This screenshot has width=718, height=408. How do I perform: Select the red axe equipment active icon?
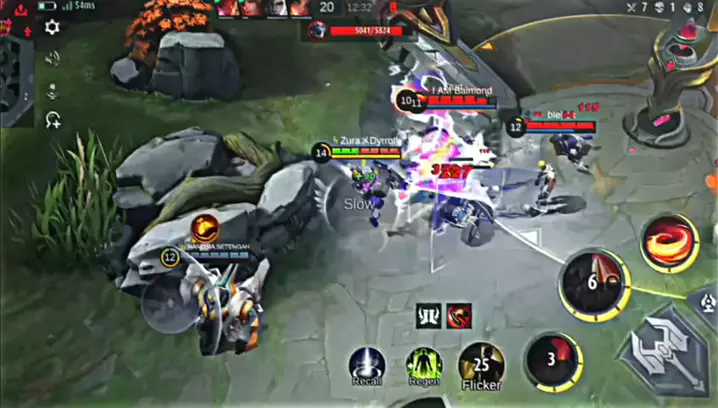point(459,316)
